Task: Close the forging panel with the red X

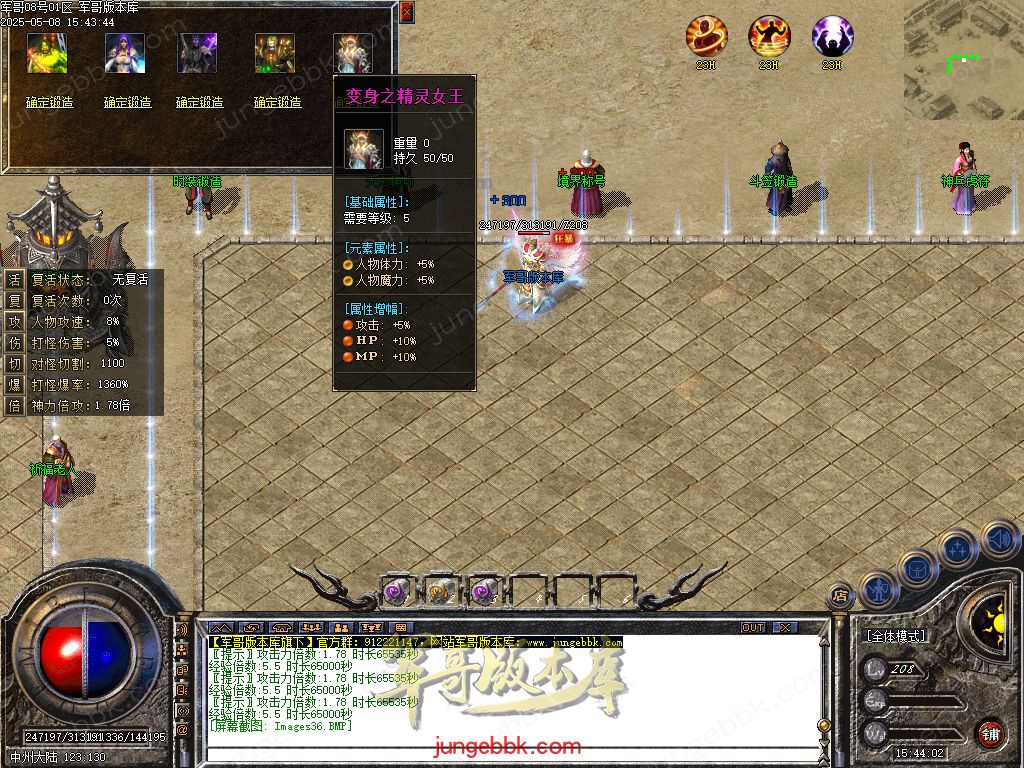Action: pos(405,12)
